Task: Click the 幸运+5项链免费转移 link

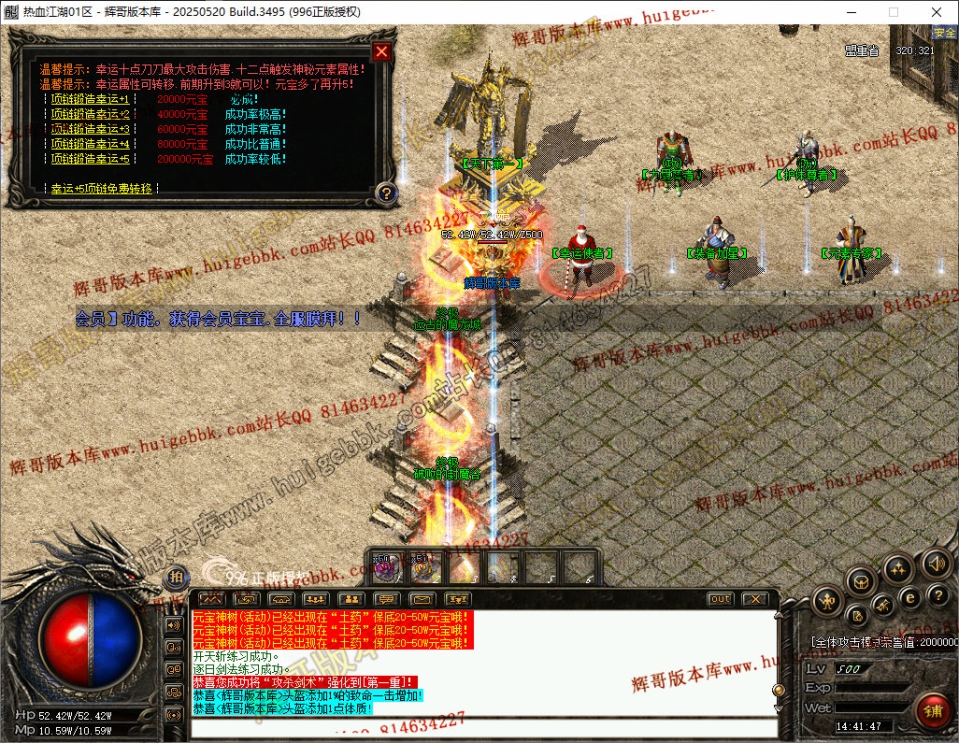Action: [x=102, y=188]
